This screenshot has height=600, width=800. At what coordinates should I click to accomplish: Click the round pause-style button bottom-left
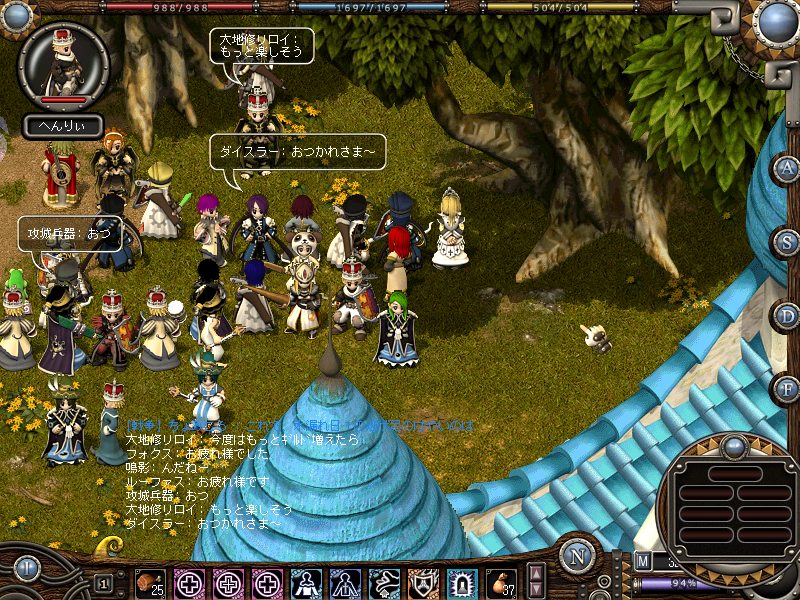pos(27,568)
